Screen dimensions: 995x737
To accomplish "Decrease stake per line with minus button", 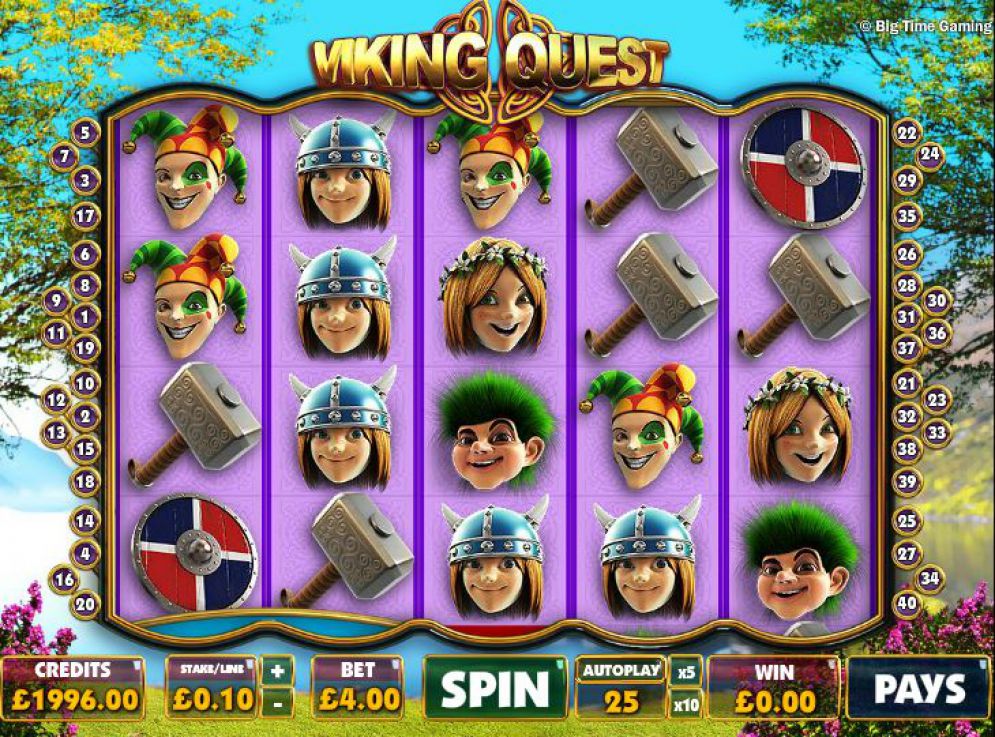I will (279, 703).
